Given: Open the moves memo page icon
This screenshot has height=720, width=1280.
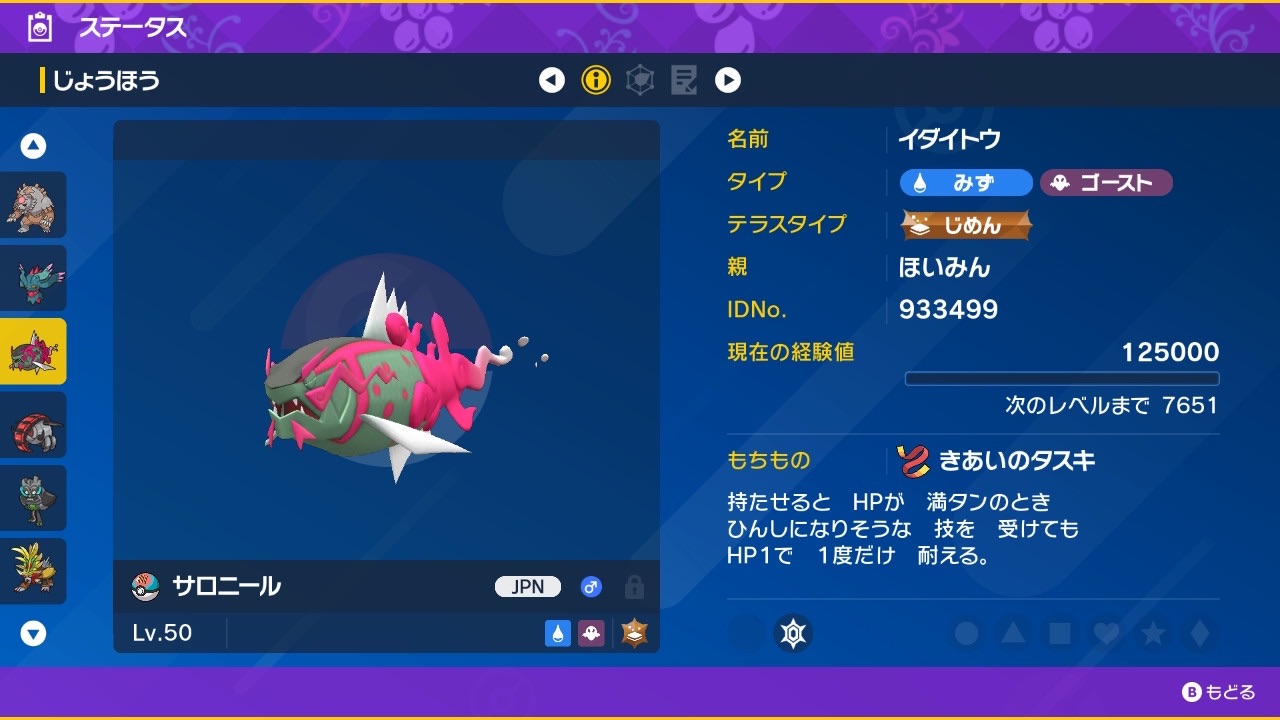Looking at the screenshot, I should [684, 80].
